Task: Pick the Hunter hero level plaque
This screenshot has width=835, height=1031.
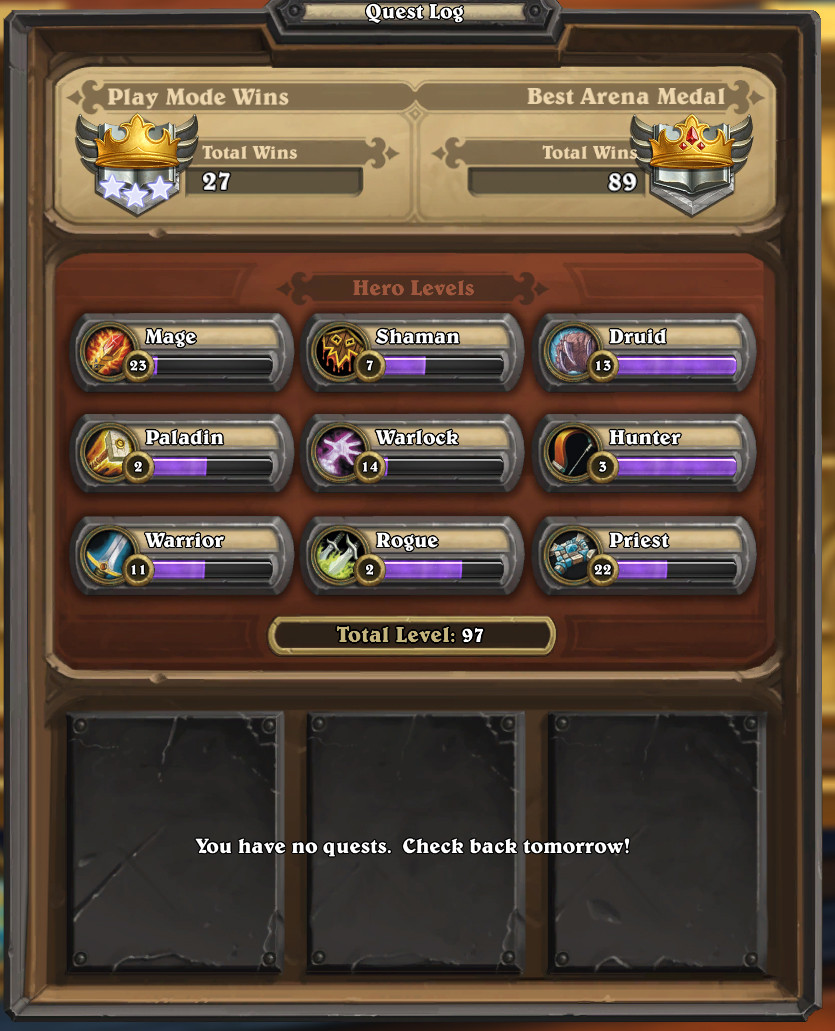Action: (644, 453)
